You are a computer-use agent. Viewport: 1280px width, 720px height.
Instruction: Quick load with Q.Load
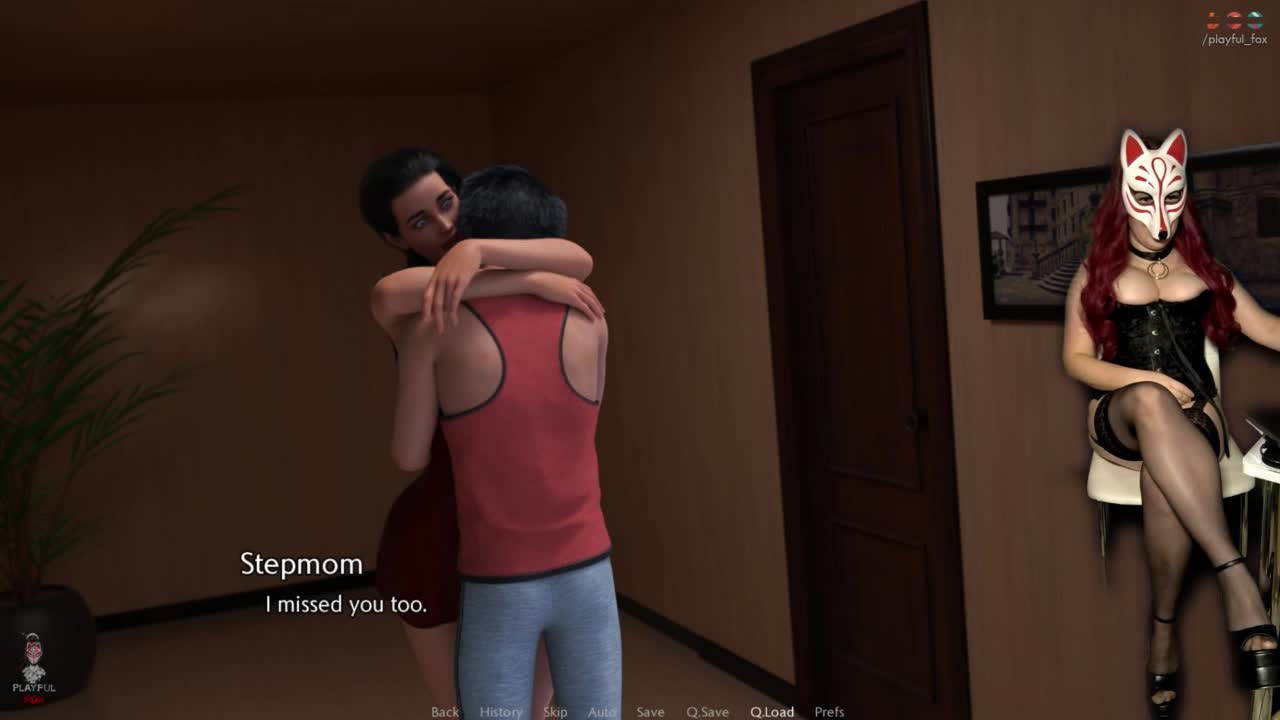click(772, 712)
